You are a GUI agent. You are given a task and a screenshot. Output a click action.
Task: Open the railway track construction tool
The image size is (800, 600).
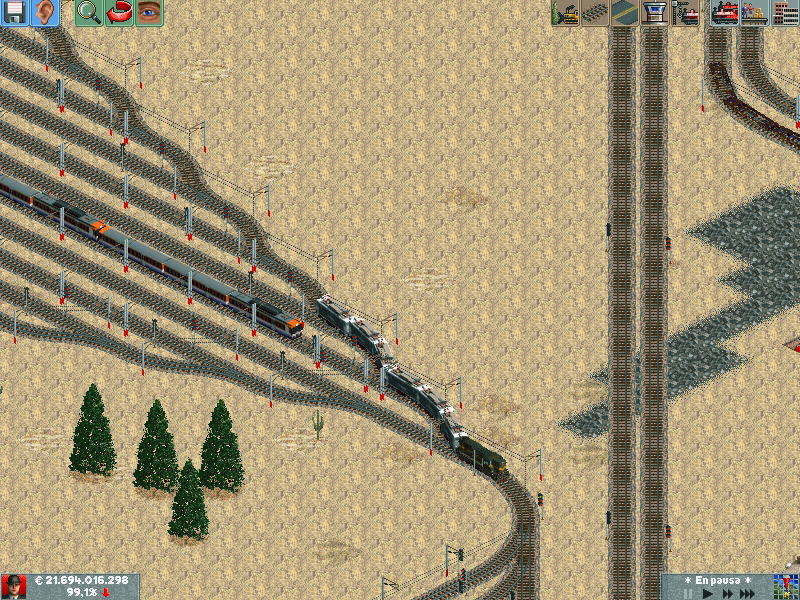pyautogui.click(x=595, y=13)
